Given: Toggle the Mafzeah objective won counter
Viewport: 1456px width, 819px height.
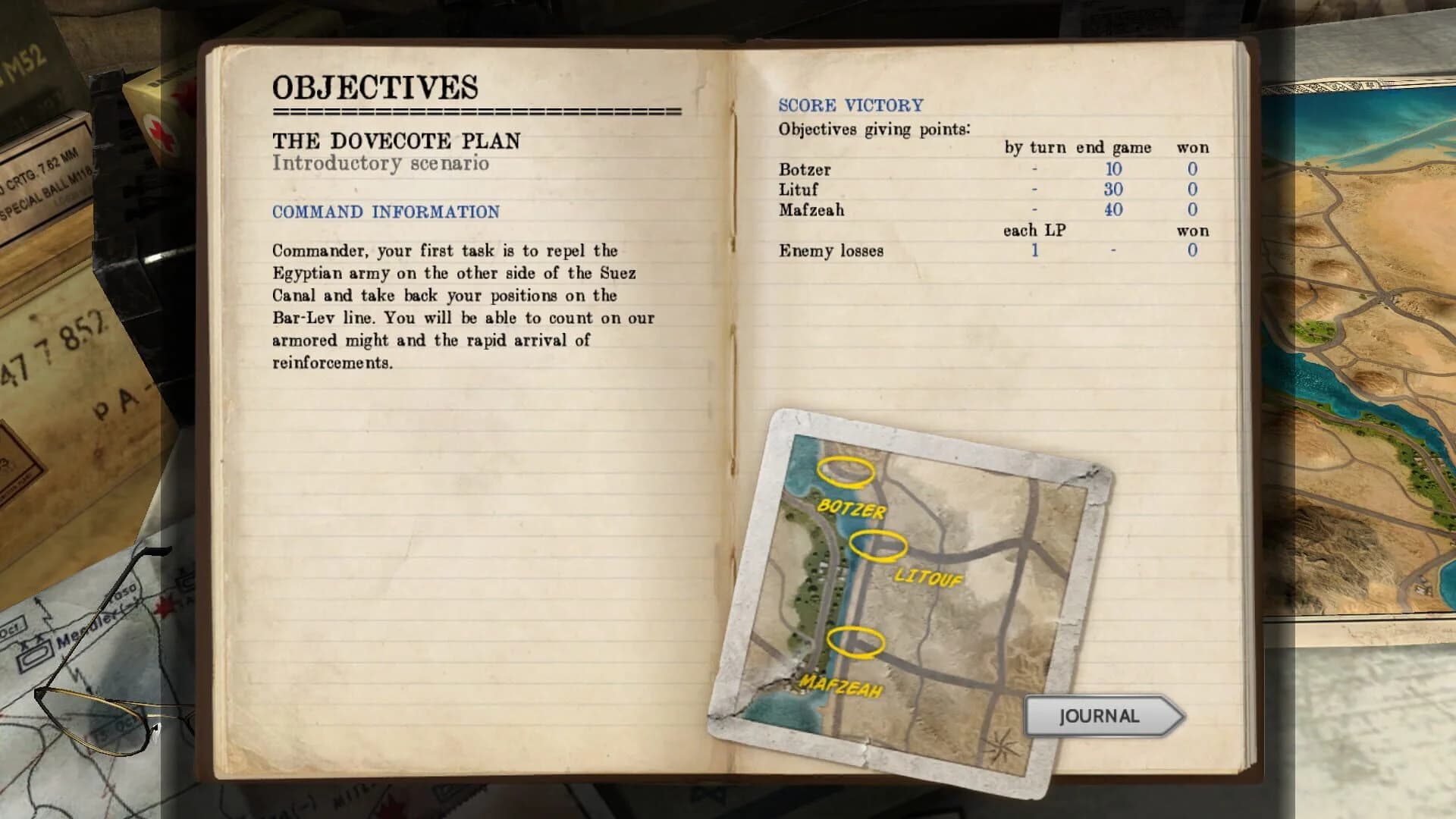Looking at the screenshot, I should (x=1192, y=211).
